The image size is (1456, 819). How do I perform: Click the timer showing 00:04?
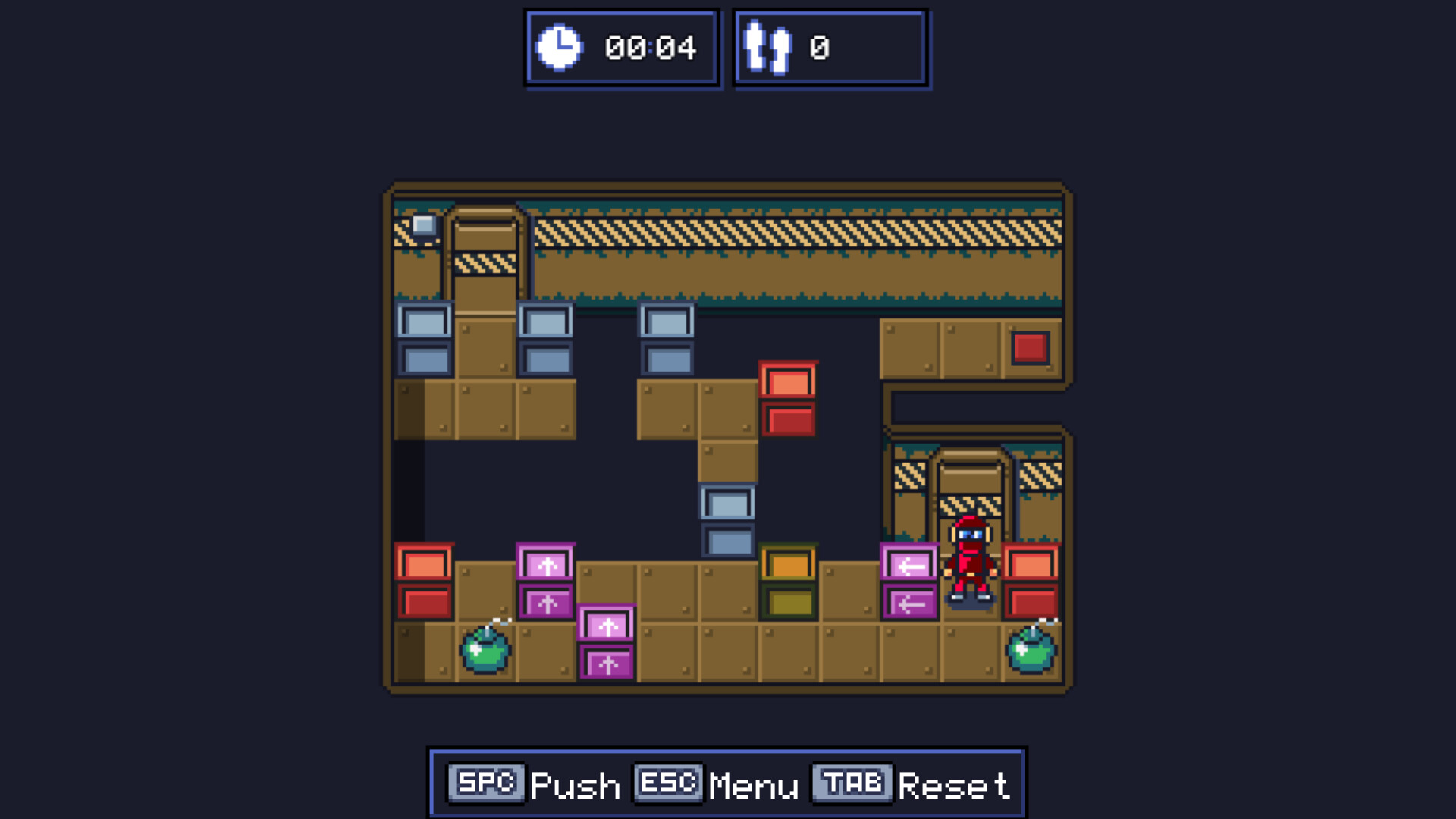pos(651,47)
